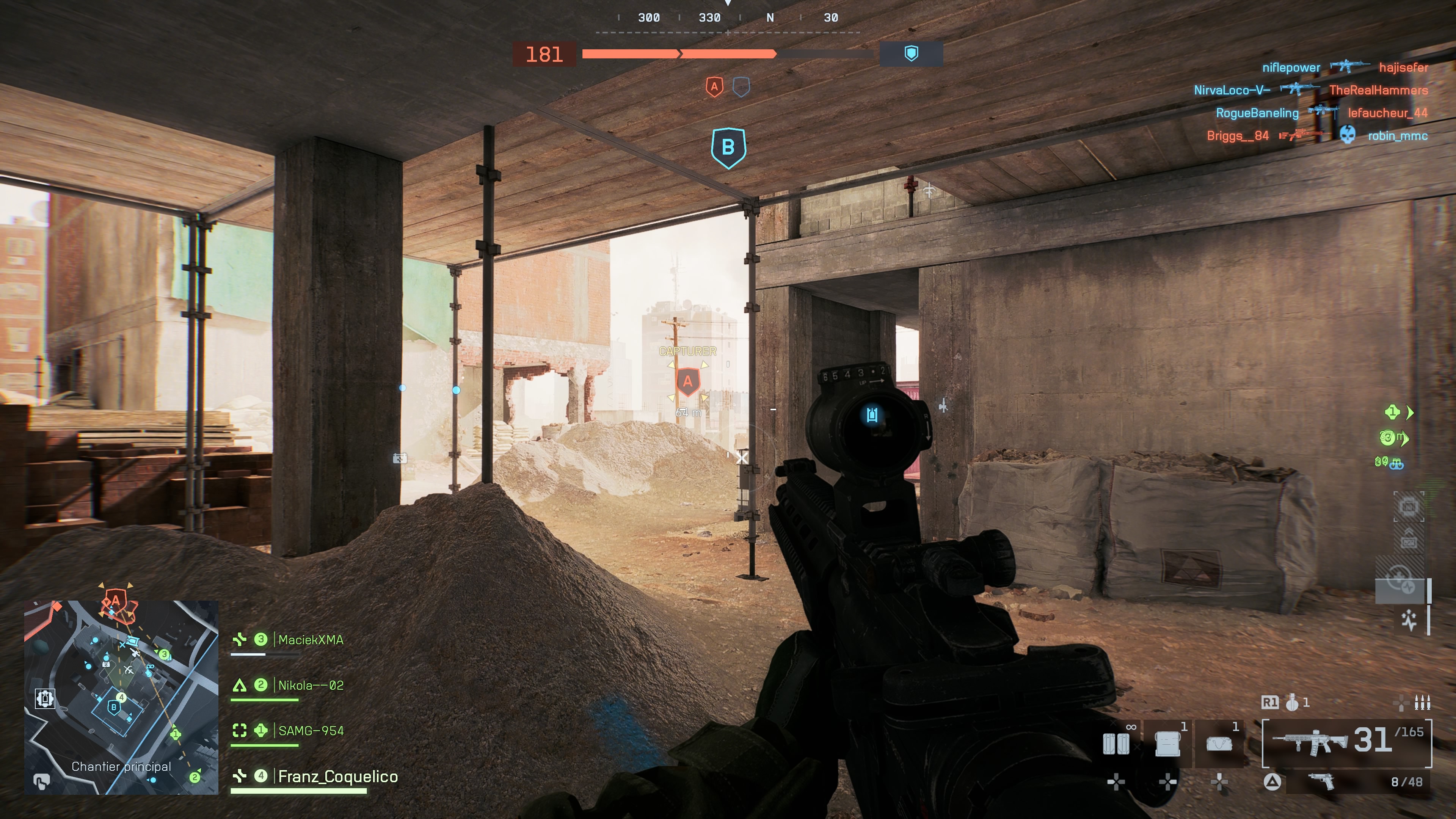Choose the twin armor plates gadget slot

point(1116,743)
